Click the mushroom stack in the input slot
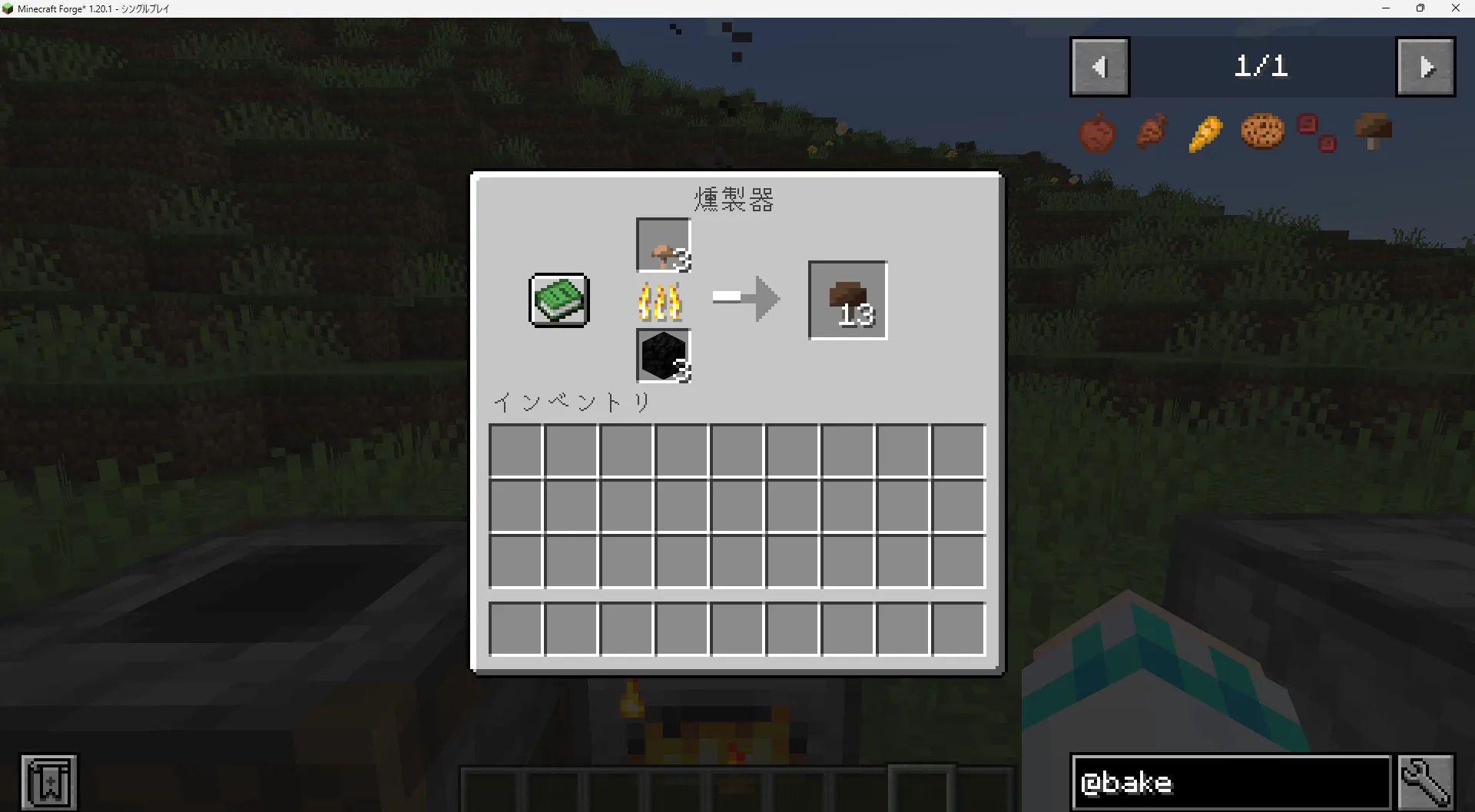Screen dimensions: 1475x812 [x=662, y=245]
